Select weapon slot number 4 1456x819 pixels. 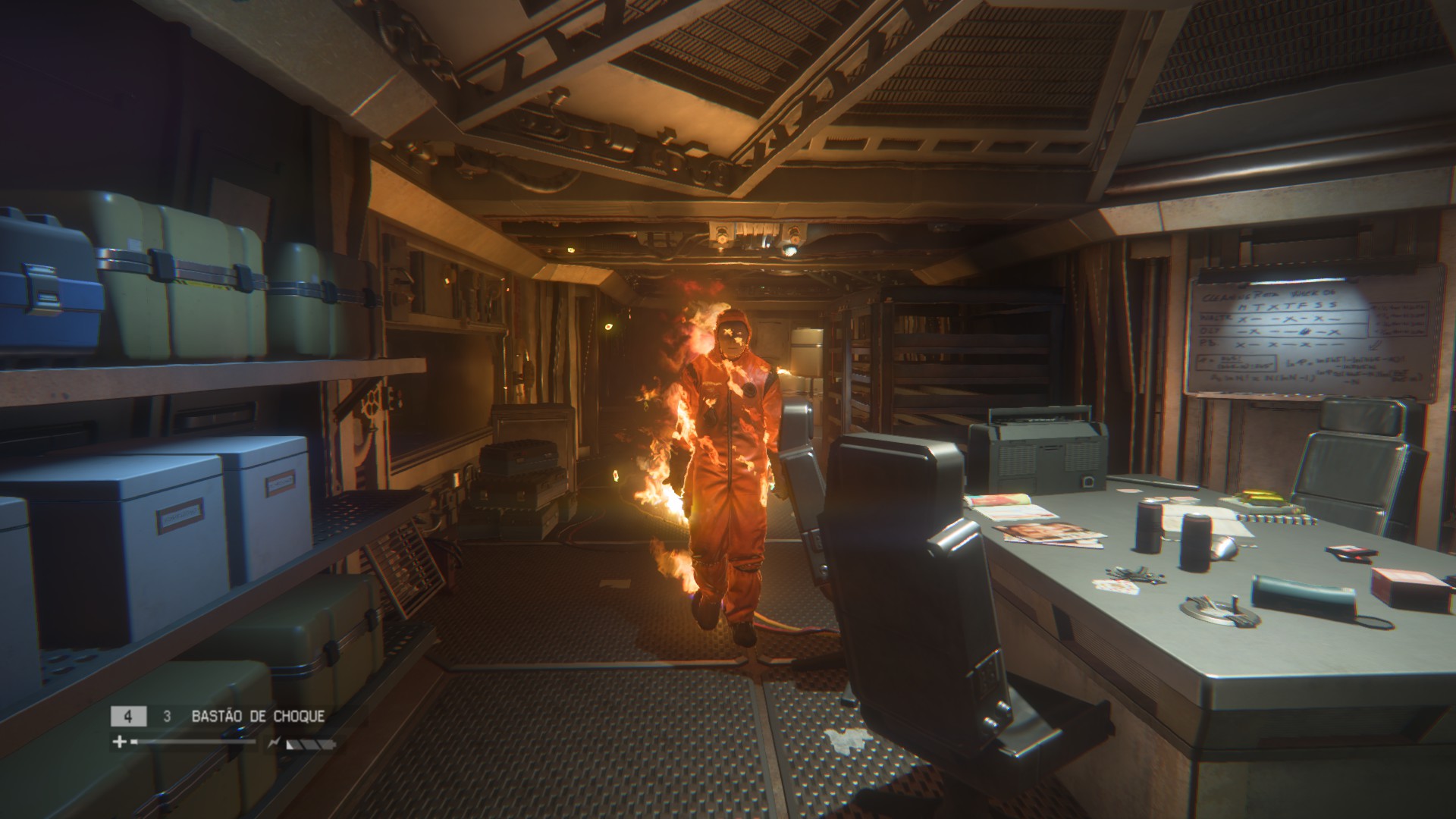click(127, 714)
